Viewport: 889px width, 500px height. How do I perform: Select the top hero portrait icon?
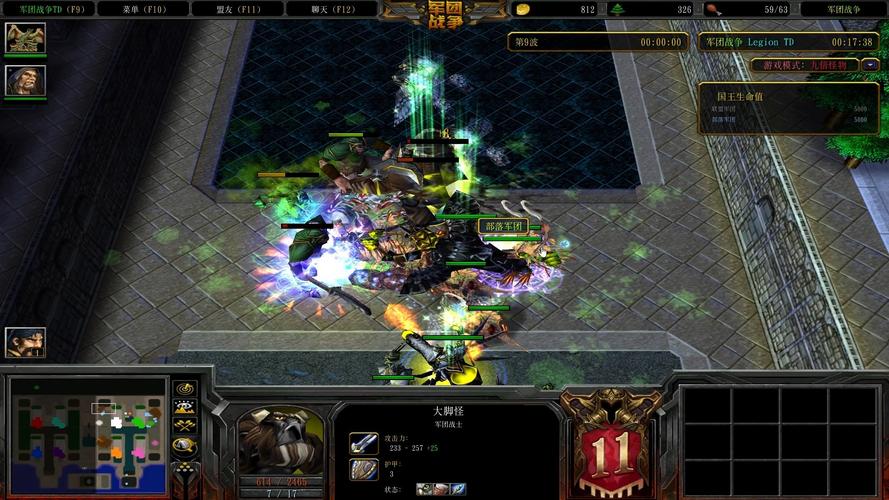(25, 38)
